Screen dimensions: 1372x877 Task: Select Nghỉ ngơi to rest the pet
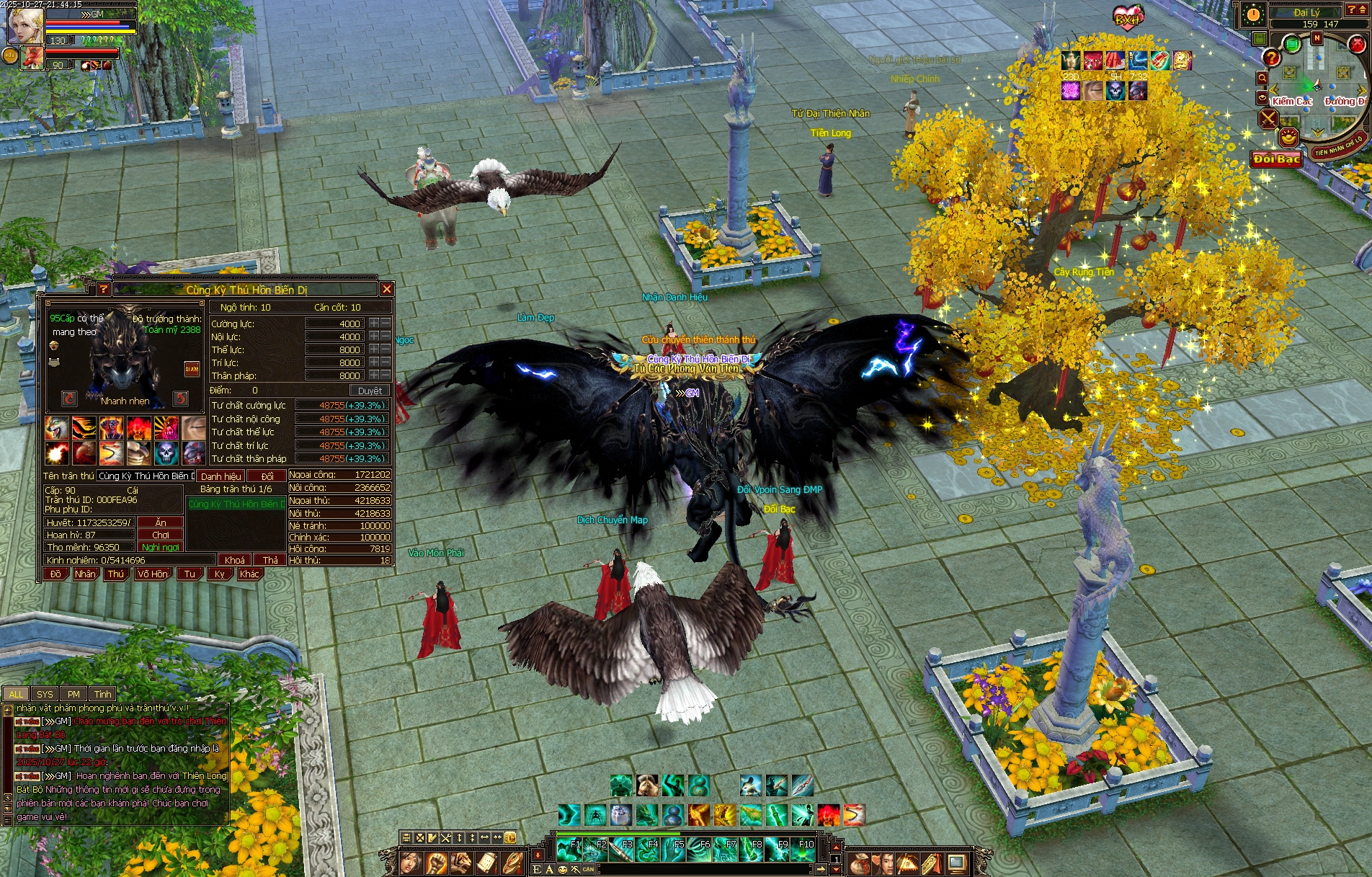[x=161, y=547]
